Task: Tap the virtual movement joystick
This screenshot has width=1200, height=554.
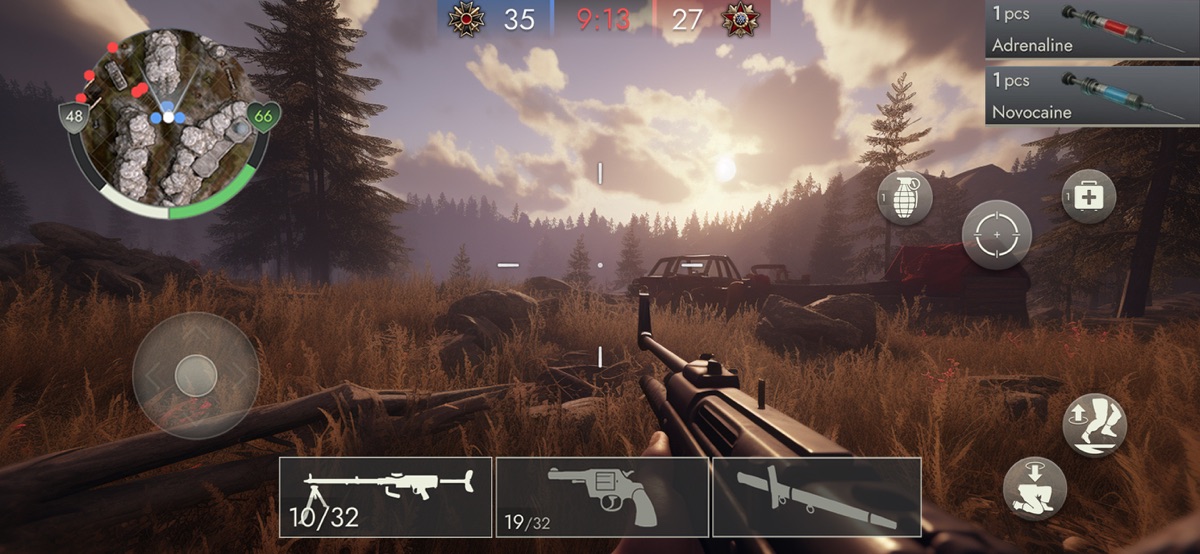Action: tap(196, 375)
